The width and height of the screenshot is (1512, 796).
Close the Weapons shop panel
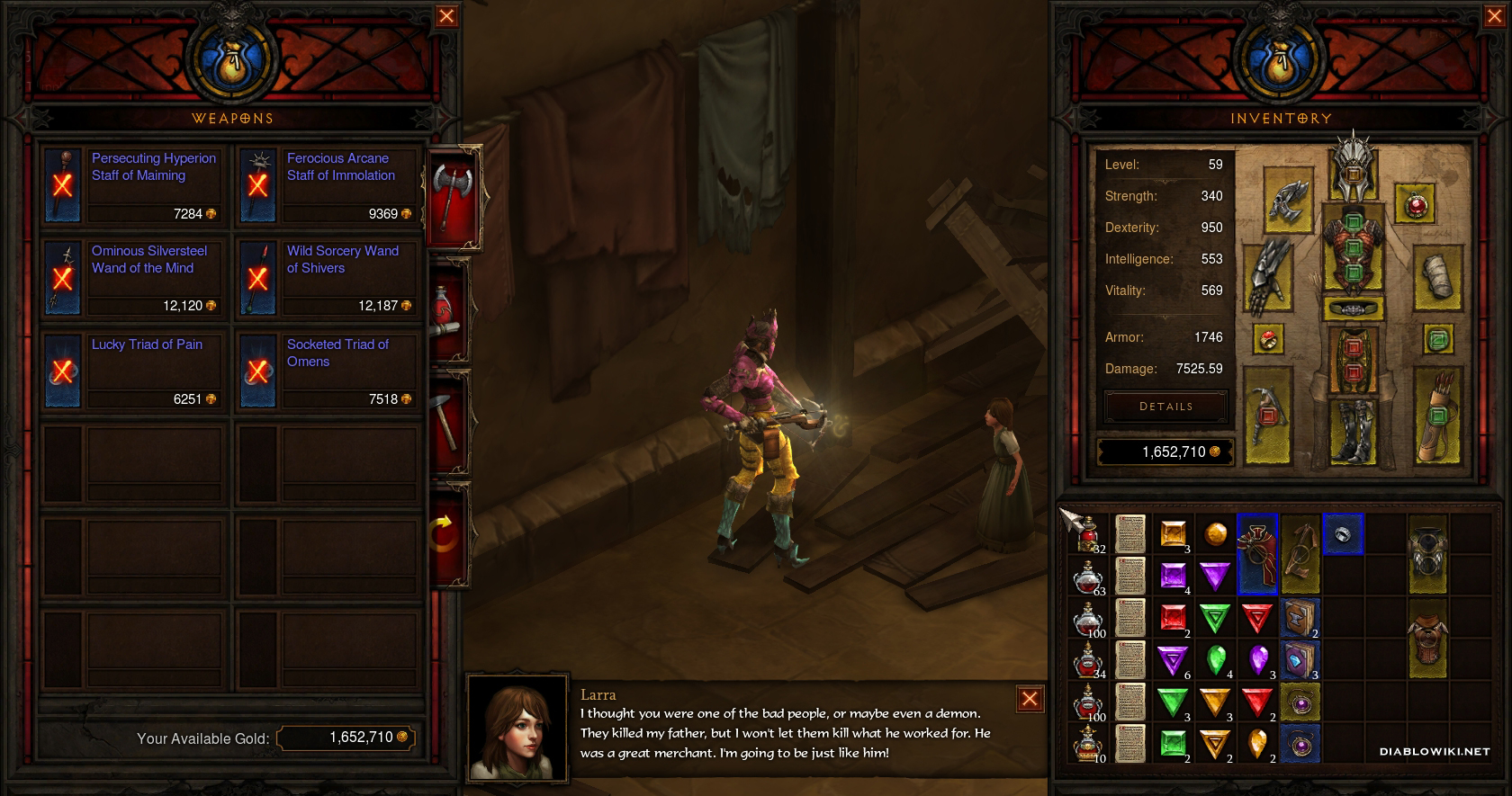pos(445,16)
